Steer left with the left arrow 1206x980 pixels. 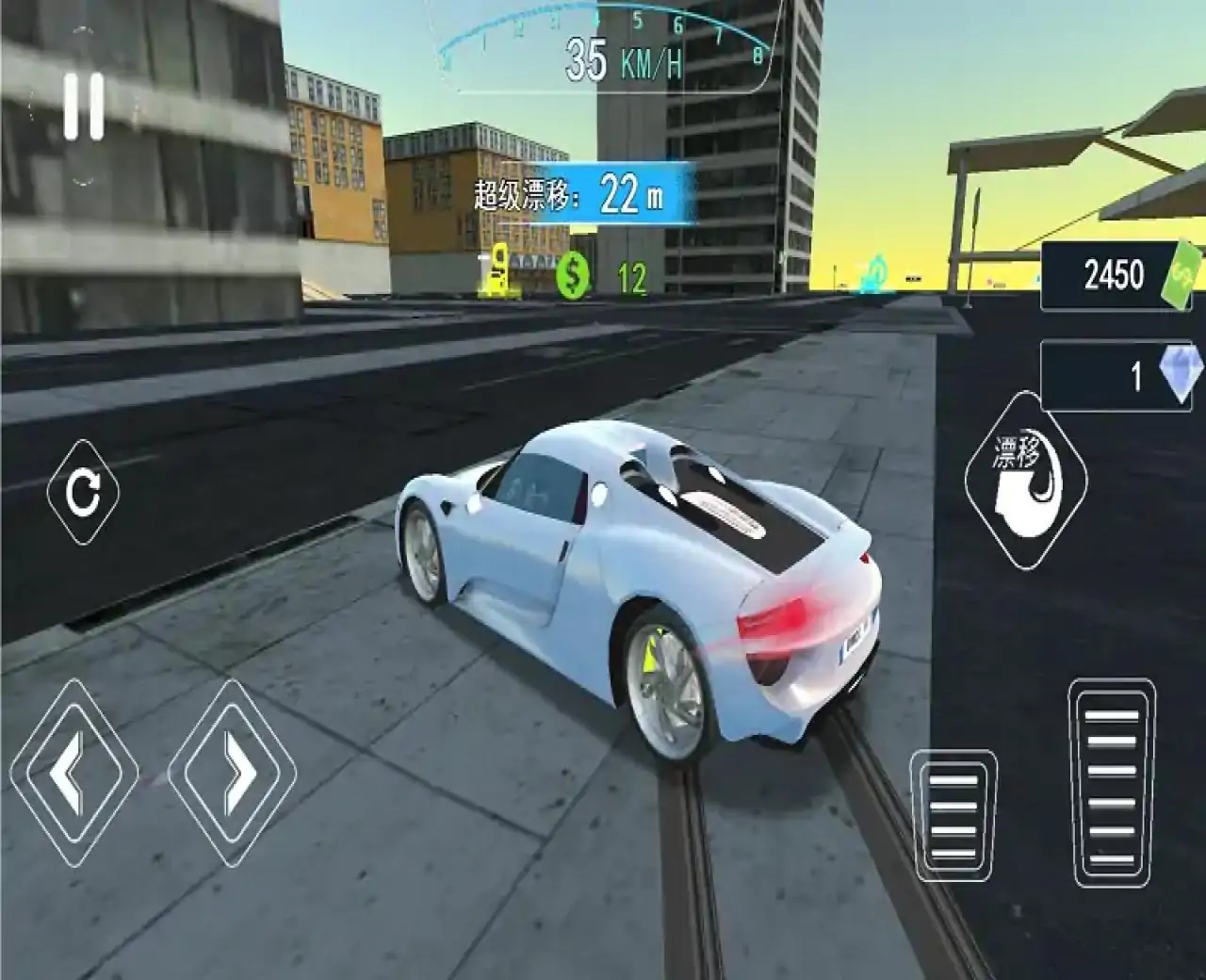coord(74,774)
